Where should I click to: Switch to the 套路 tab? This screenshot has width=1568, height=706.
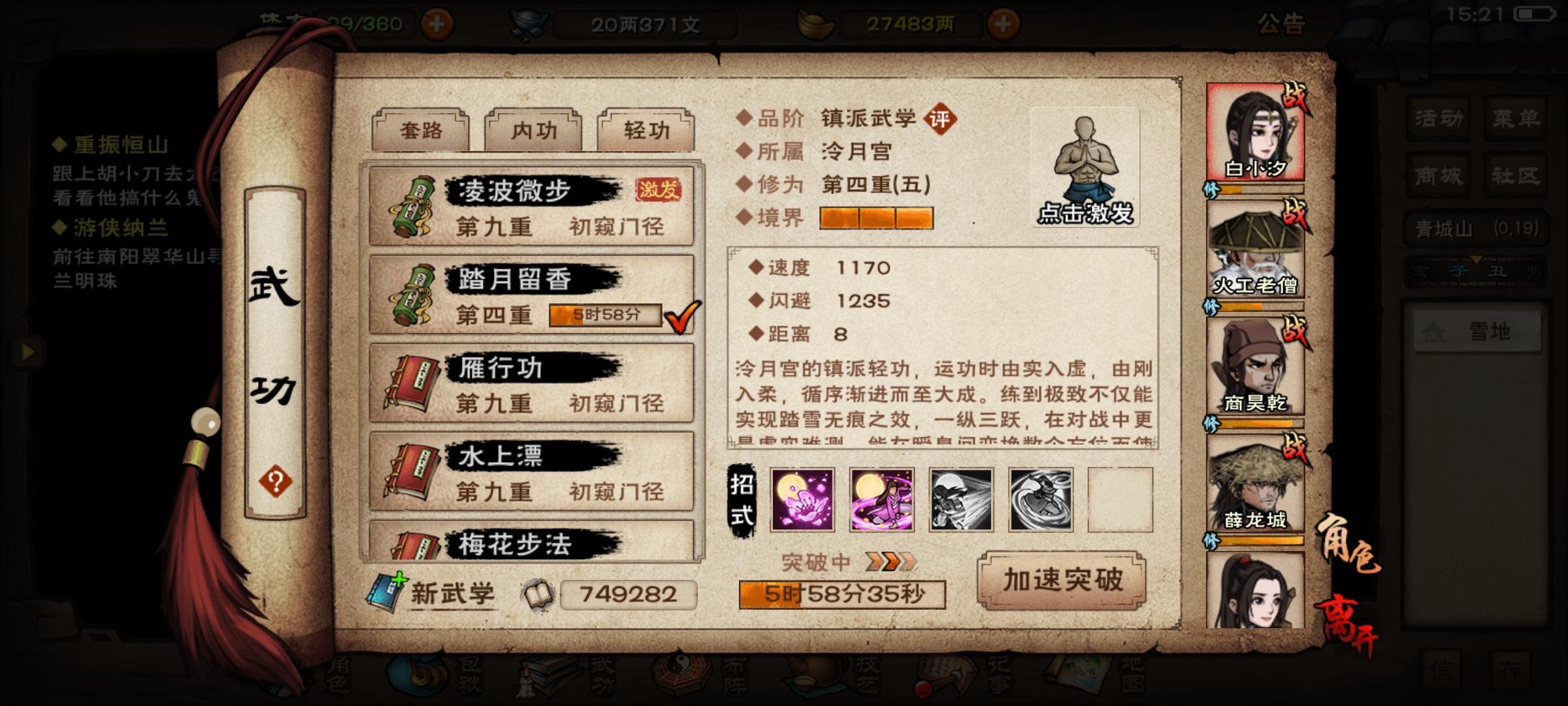(x=421, y=129)
